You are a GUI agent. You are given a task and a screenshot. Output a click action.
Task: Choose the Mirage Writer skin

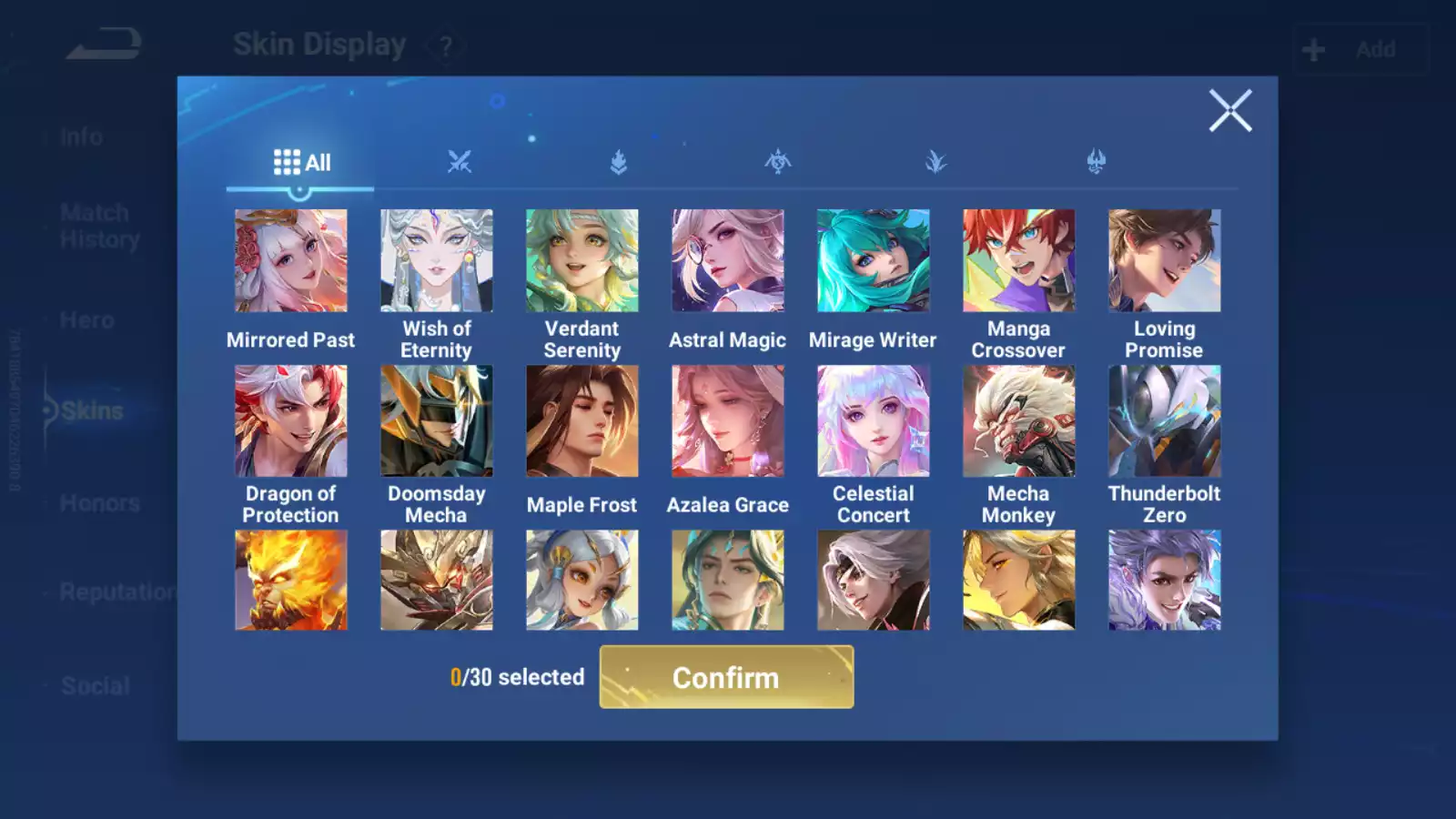click(873, 261)
